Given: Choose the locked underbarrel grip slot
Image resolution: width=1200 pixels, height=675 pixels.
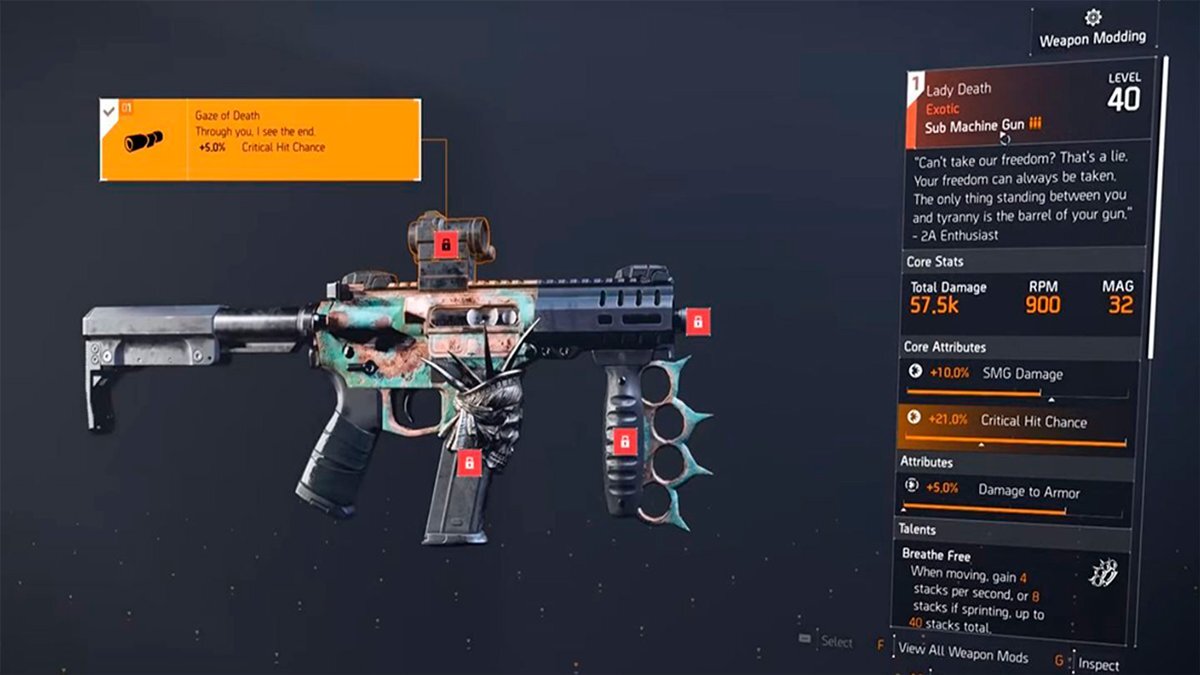Looking at the screenshot, I should [x=625, y=442].
